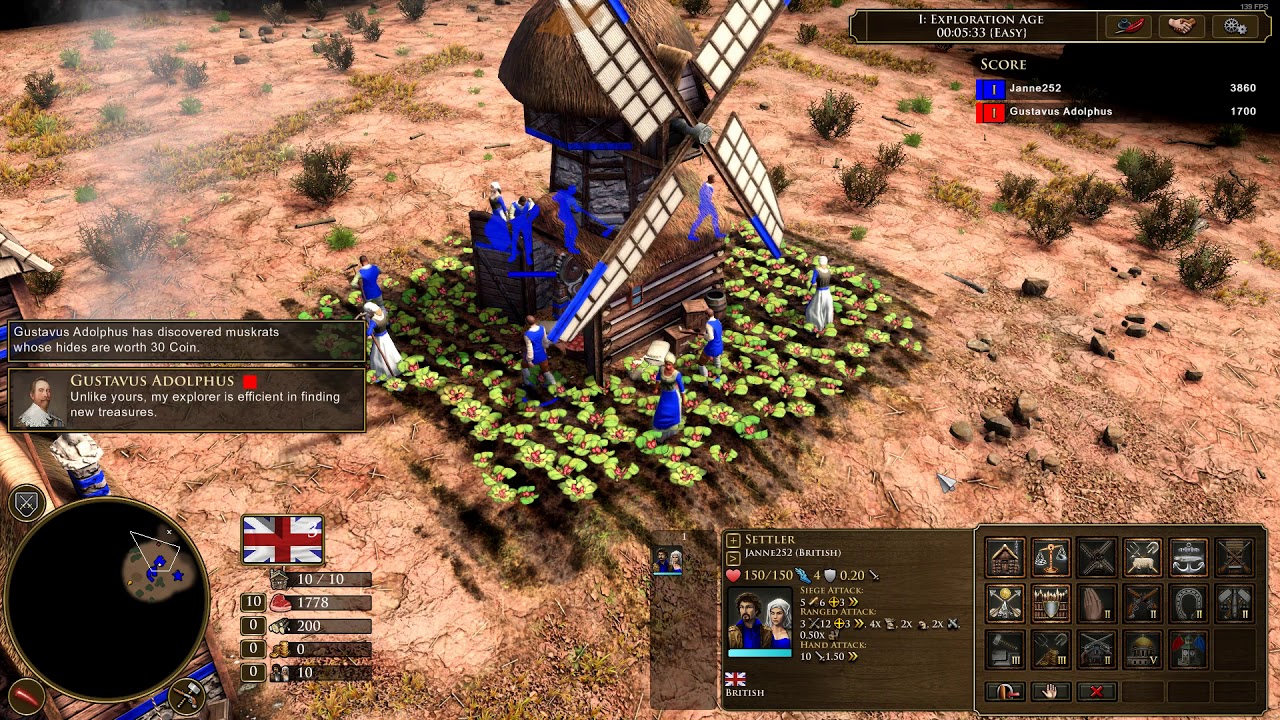
Task: Select the Settler portrait in the info panel
Action: (759, 620)
